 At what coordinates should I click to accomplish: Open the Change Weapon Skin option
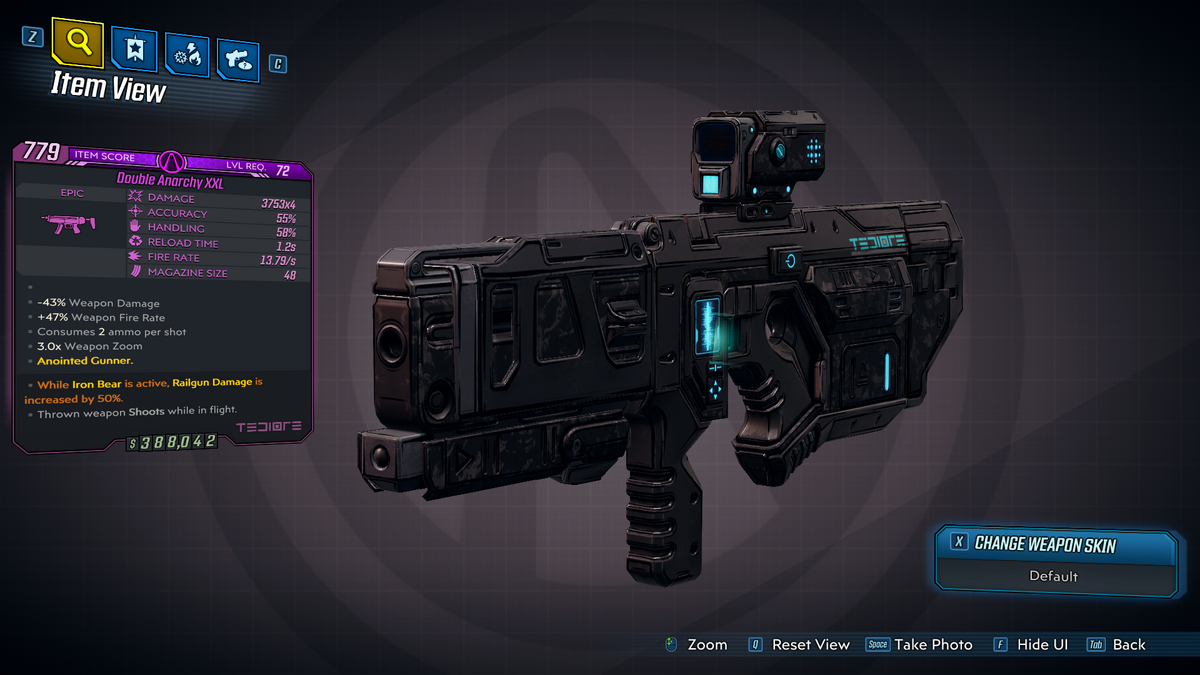pyautogui.click(x=1044, y=544)
